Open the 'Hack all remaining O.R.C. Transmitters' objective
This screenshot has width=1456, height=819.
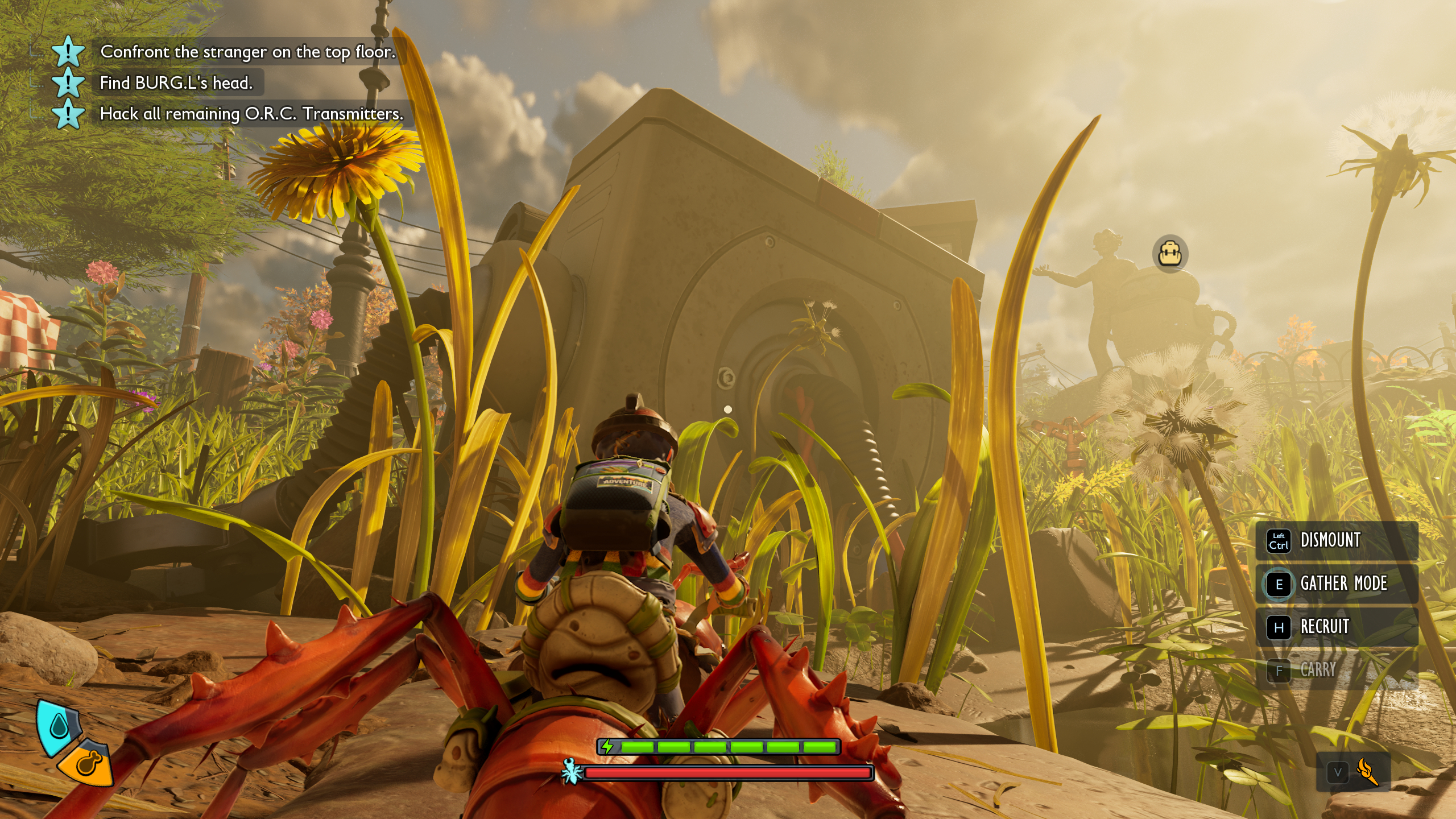[x=251, y=114]
